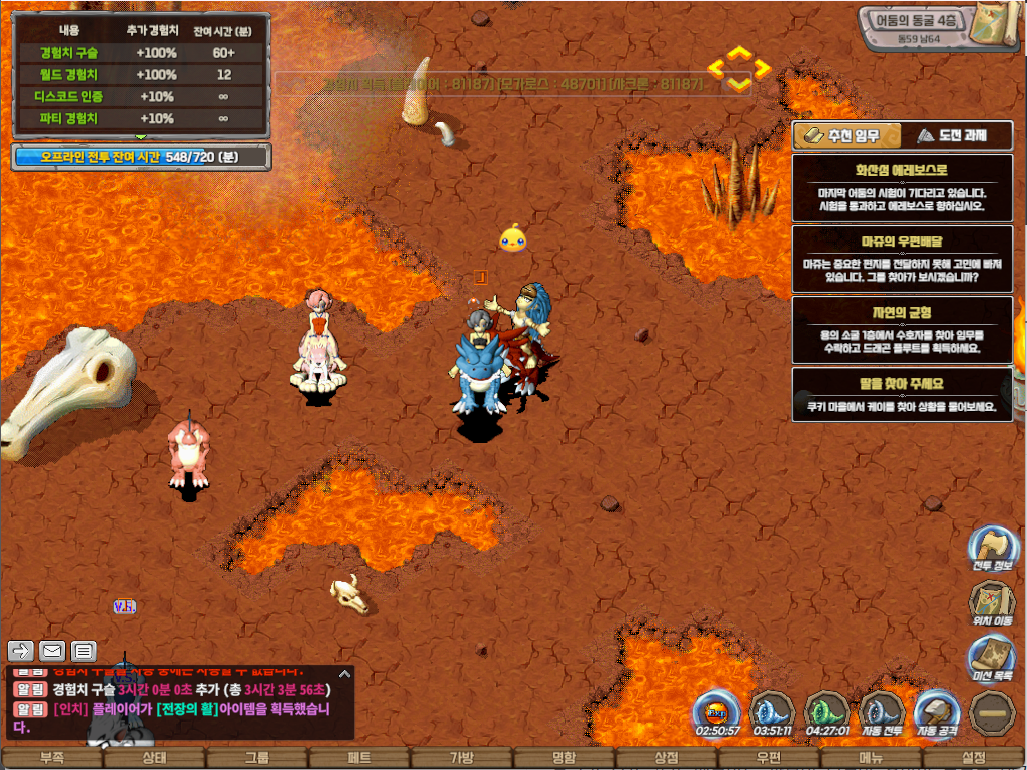
Task: Open 위치 이동 location travel map icon
Action: tap(991, 601)
